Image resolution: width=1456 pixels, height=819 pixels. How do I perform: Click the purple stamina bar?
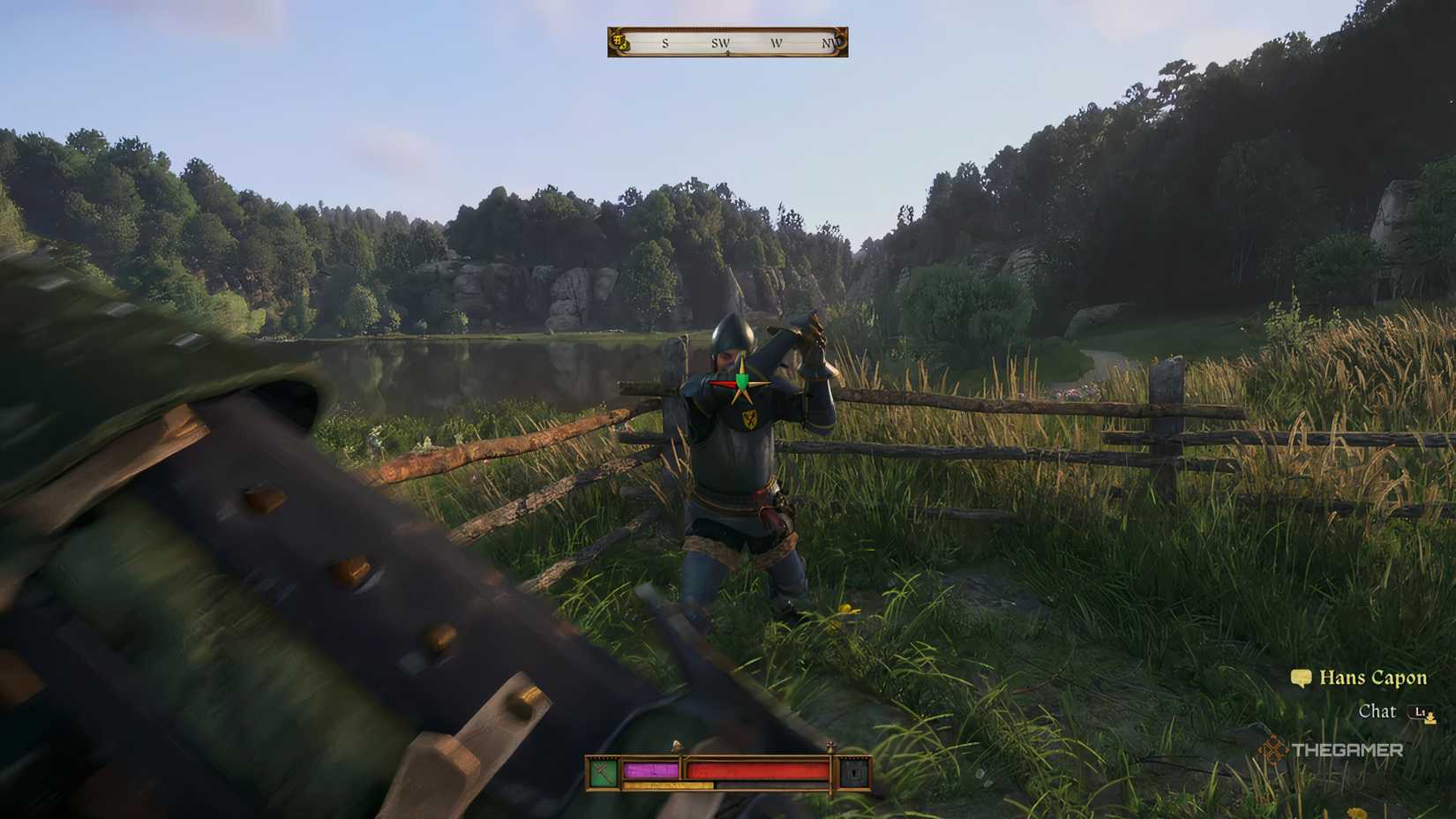[x=650, y=770]
